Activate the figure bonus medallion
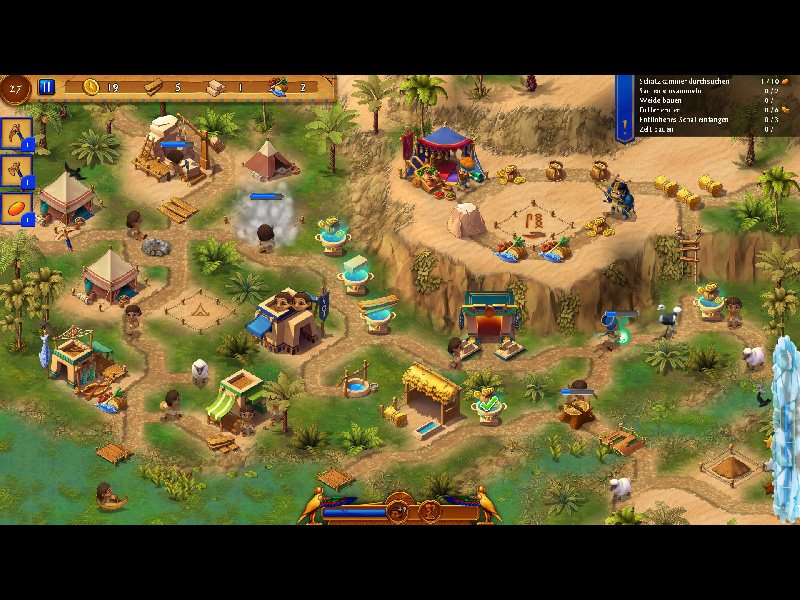This screenshot has height=600, width=800. pos(432,513)
